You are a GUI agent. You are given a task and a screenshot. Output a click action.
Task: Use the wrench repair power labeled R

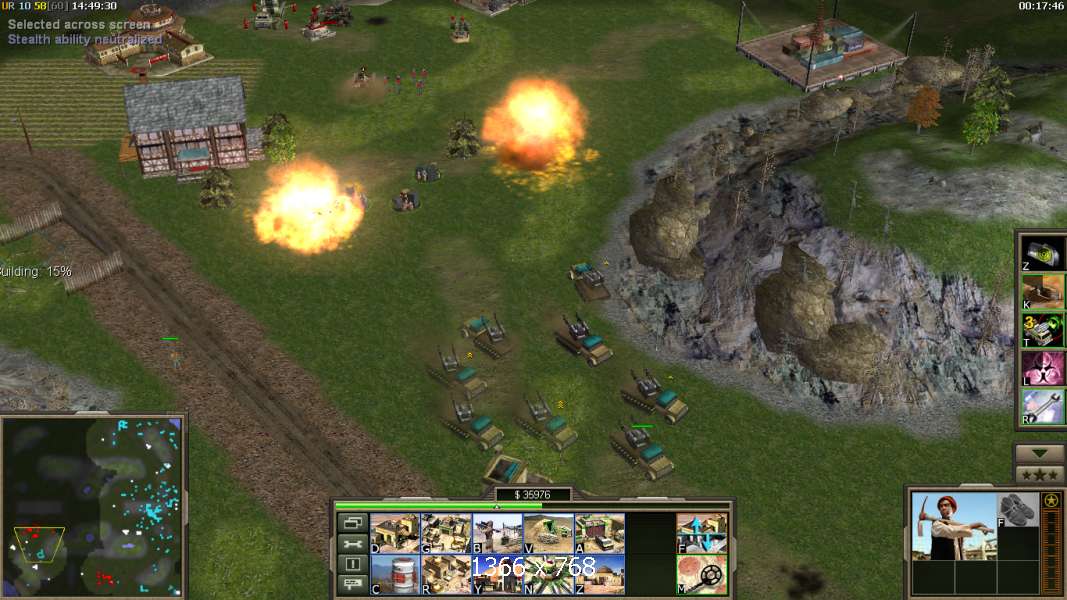coord(1042,406)
